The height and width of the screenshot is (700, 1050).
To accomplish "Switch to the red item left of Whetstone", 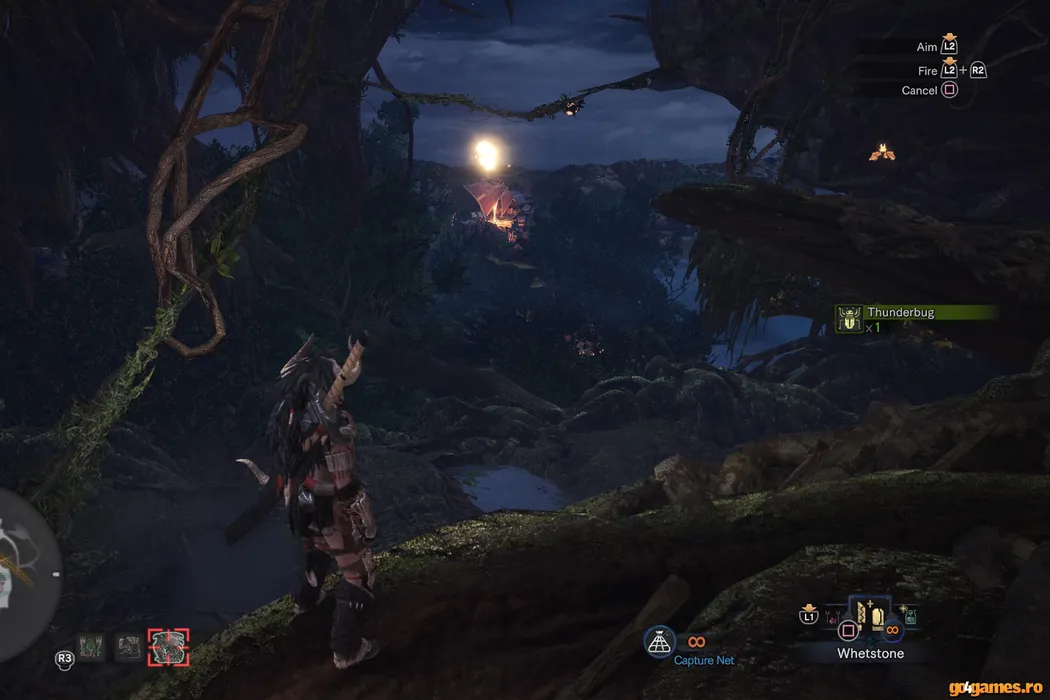I will (831, 617).
